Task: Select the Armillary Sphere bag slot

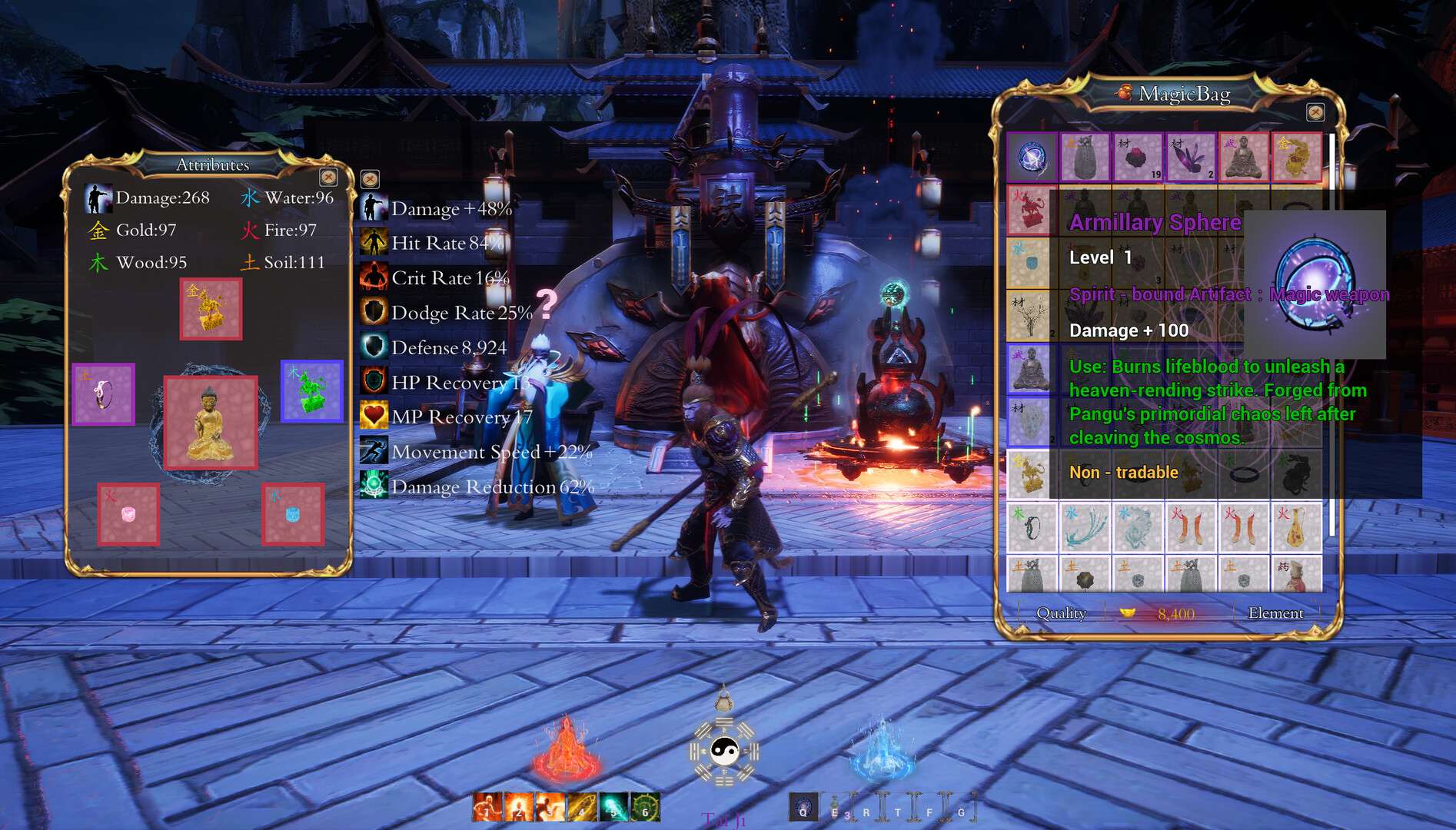Action: (1032, 158)
